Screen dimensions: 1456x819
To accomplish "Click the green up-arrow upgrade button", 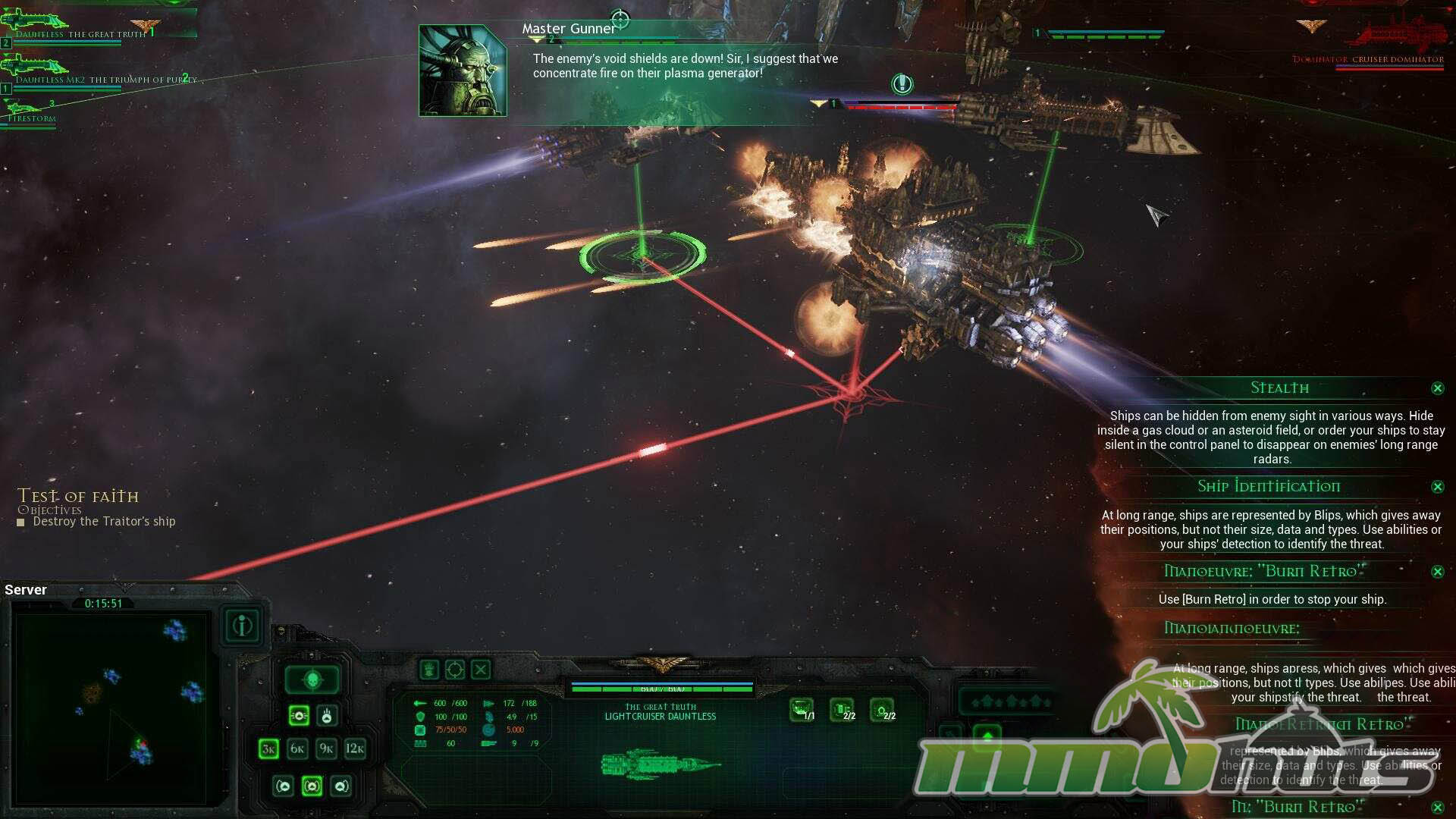I will pos(987,735).
